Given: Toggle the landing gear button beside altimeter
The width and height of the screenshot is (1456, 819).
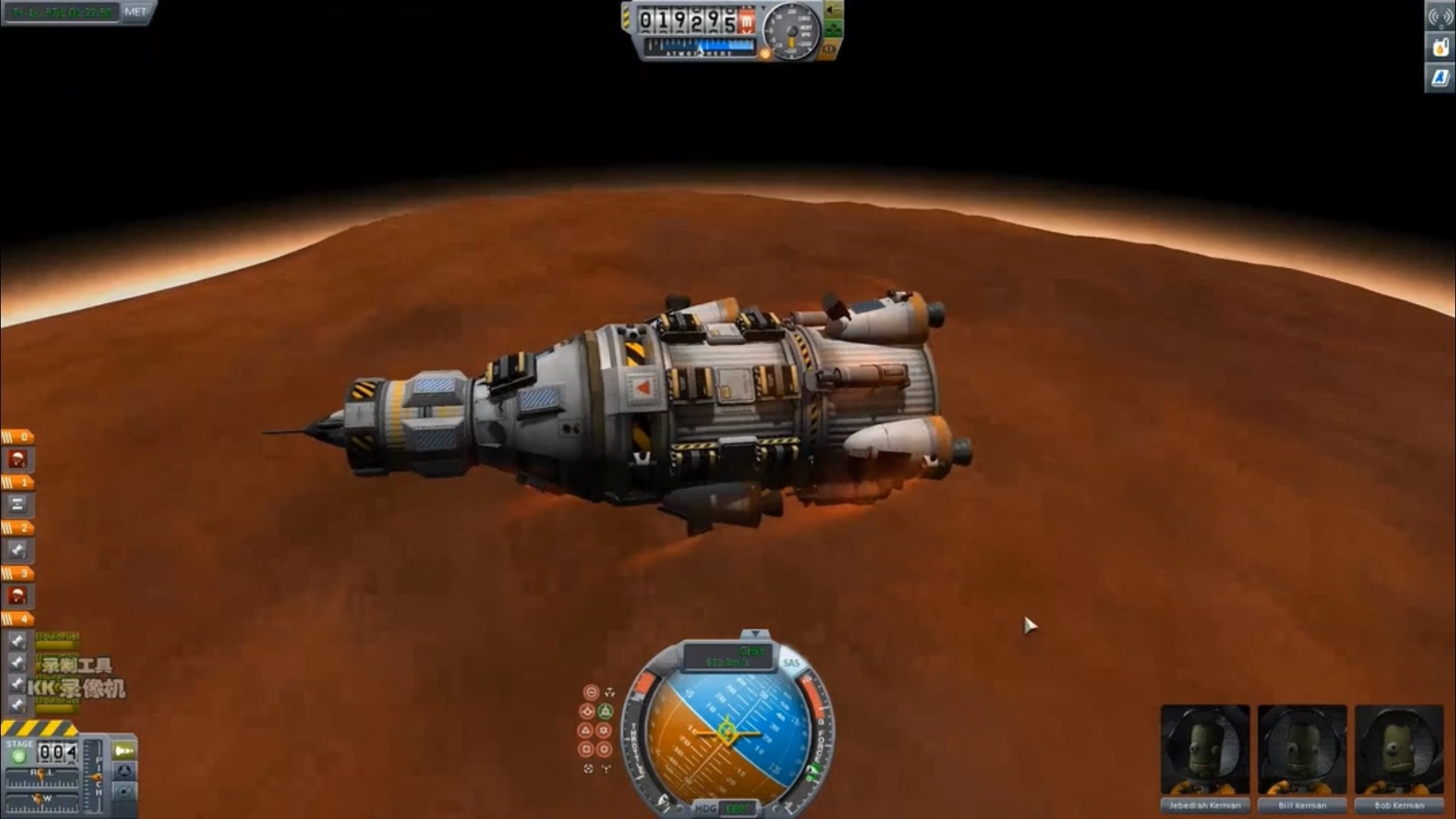Looking at the screenshot, I should (833, 30).
